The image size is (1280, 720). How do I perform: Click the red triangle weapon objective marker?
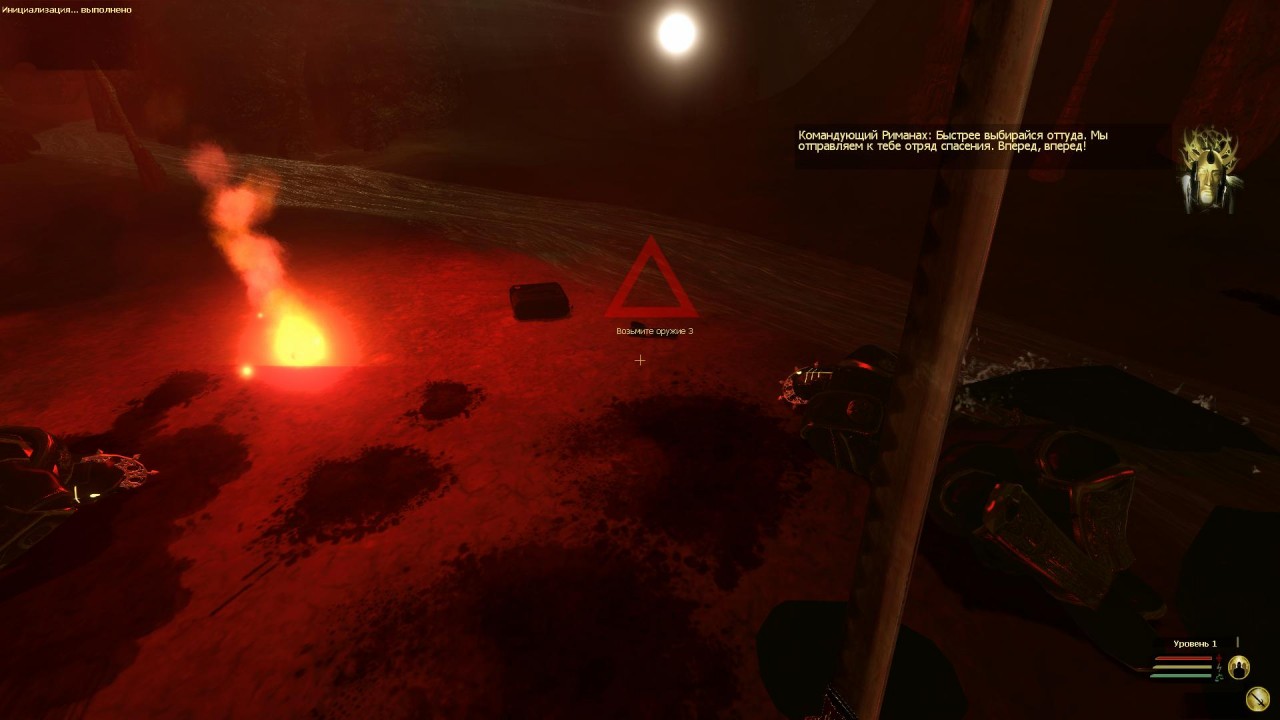(651, 281)
